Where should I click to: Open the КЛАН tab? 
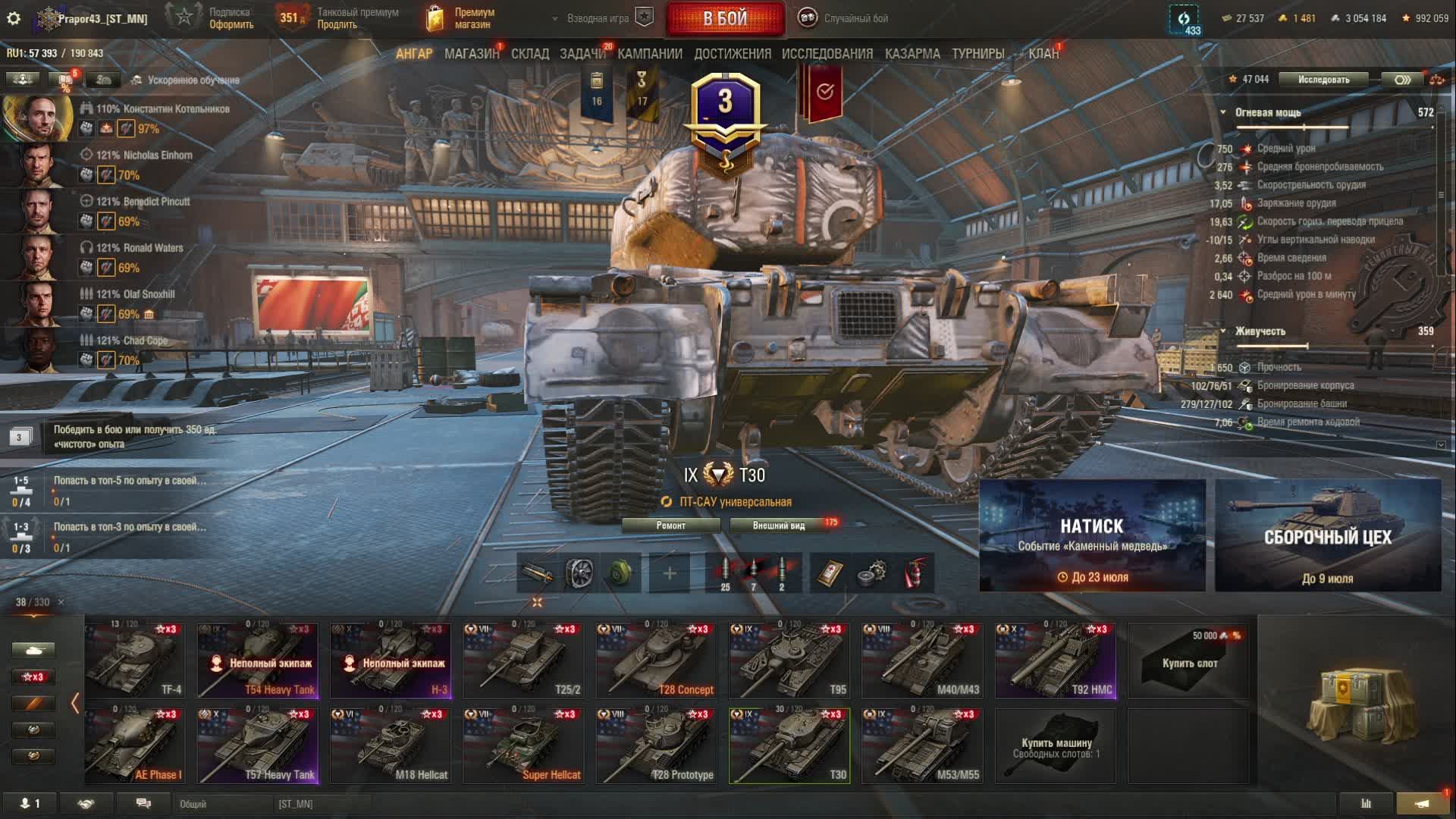pyautogui.click(x=1043, y=54)
